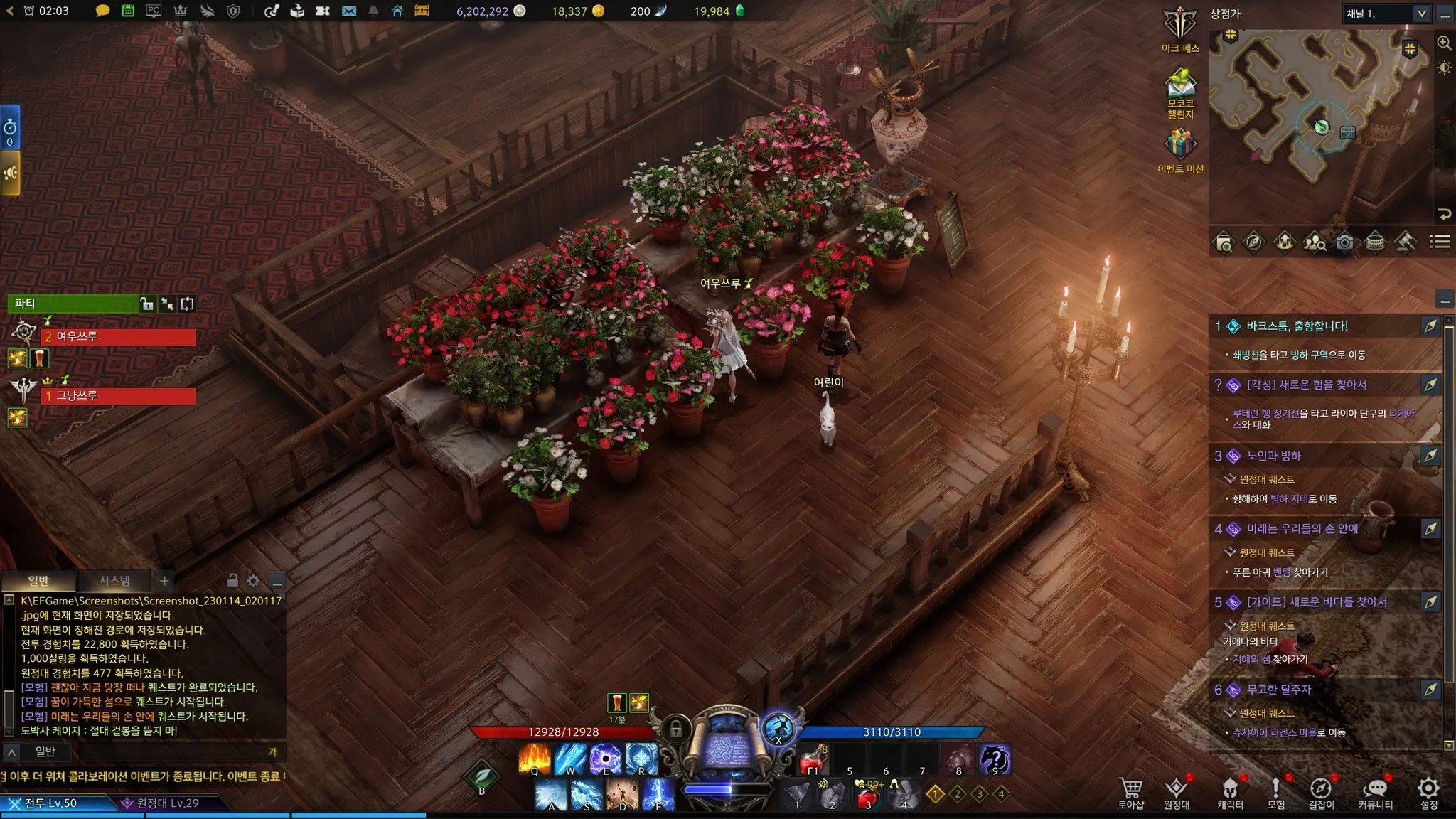Add a new chat tab with plus

[x=164, y=581]
